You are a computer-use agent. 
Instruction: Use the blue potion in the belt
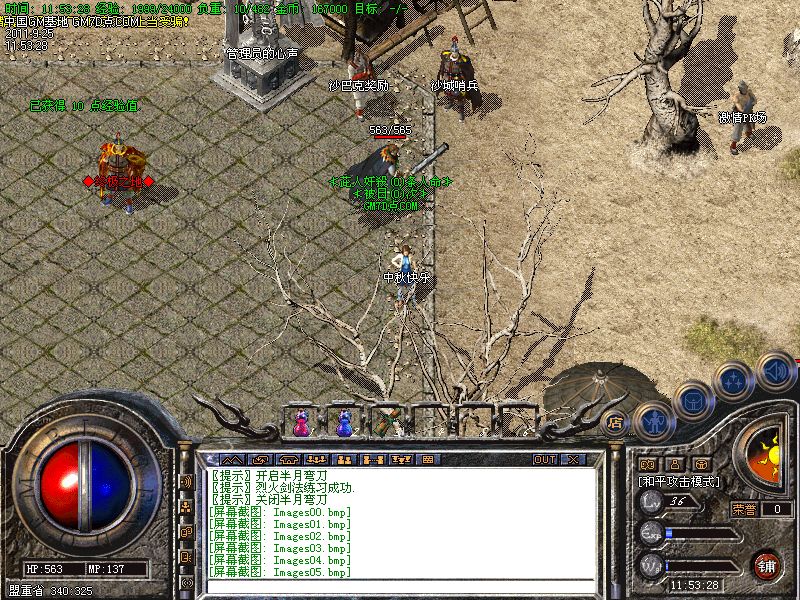(345, 423)
